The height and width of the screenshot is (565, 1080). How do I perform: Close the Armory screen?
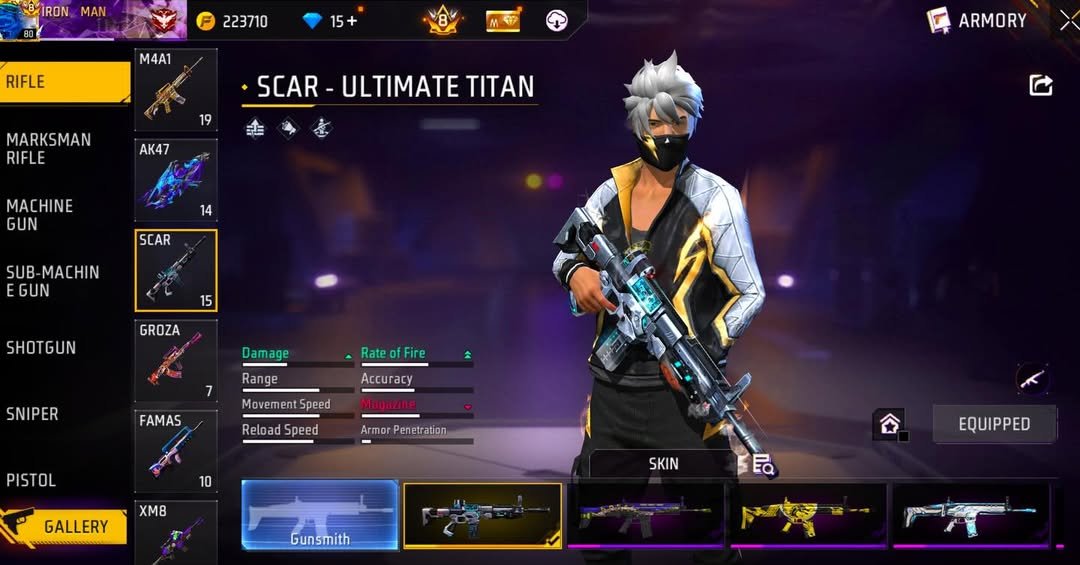[x=1069, y=21]
